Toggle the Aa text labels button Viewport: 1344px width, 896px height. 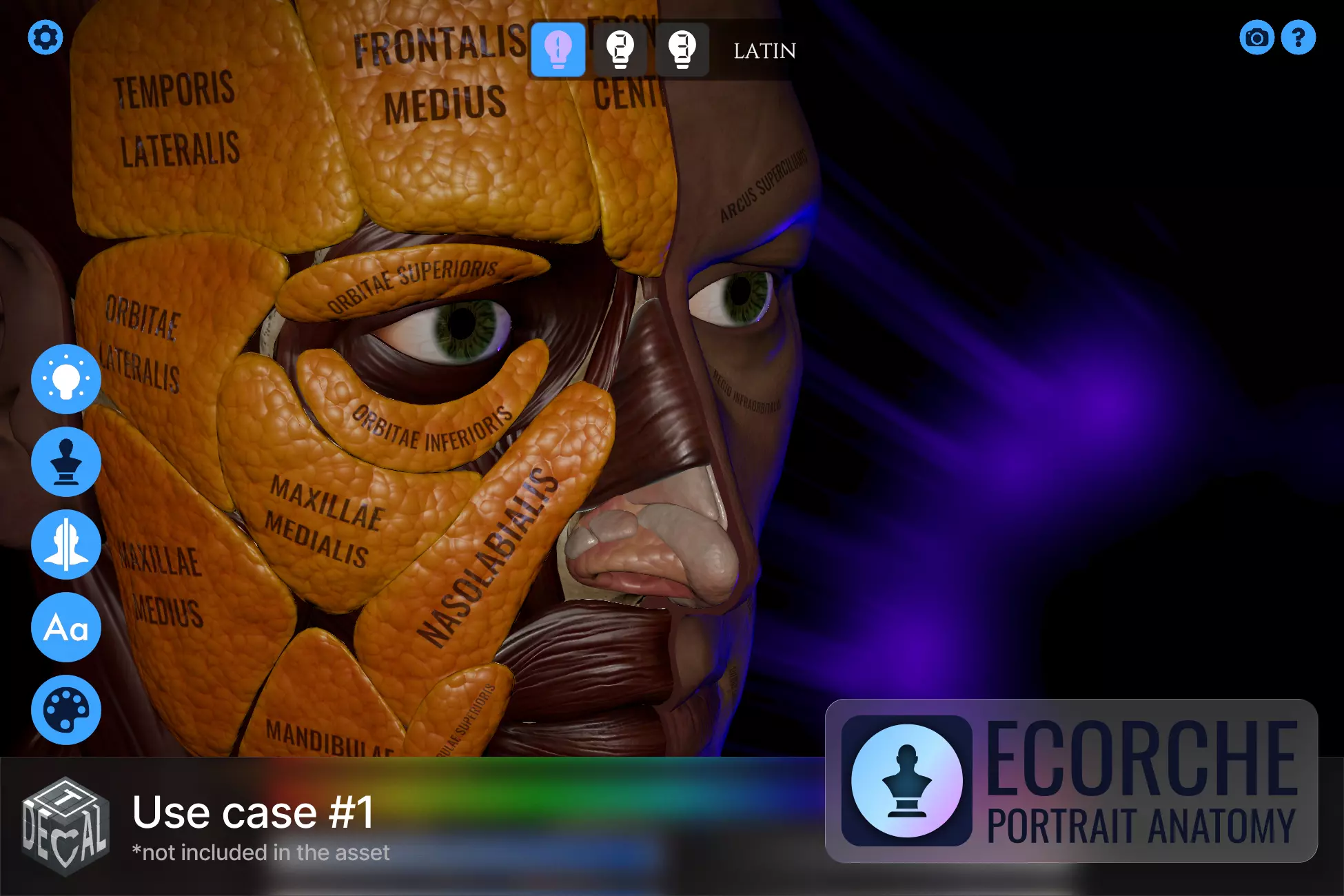click(x=66, y=627)
